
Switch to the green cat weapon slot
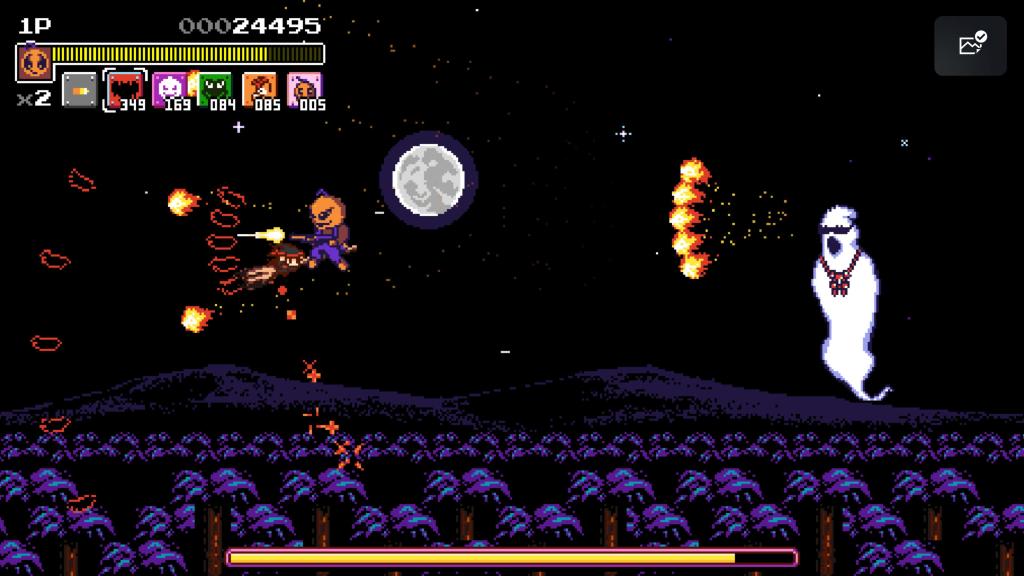point(215,90)
